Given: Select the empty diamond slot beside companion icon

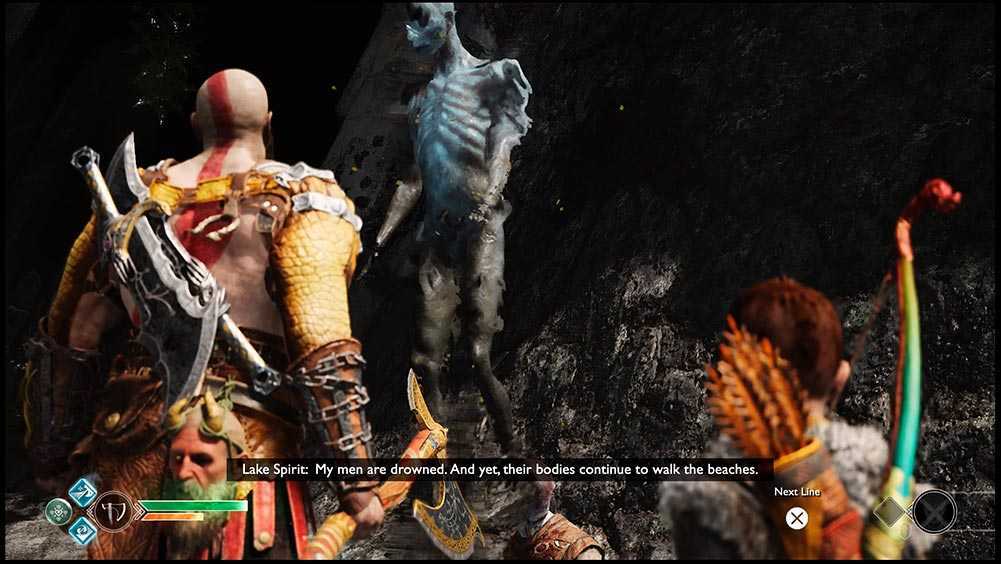Looking at the screenshot, I should [x=889, y=512].
